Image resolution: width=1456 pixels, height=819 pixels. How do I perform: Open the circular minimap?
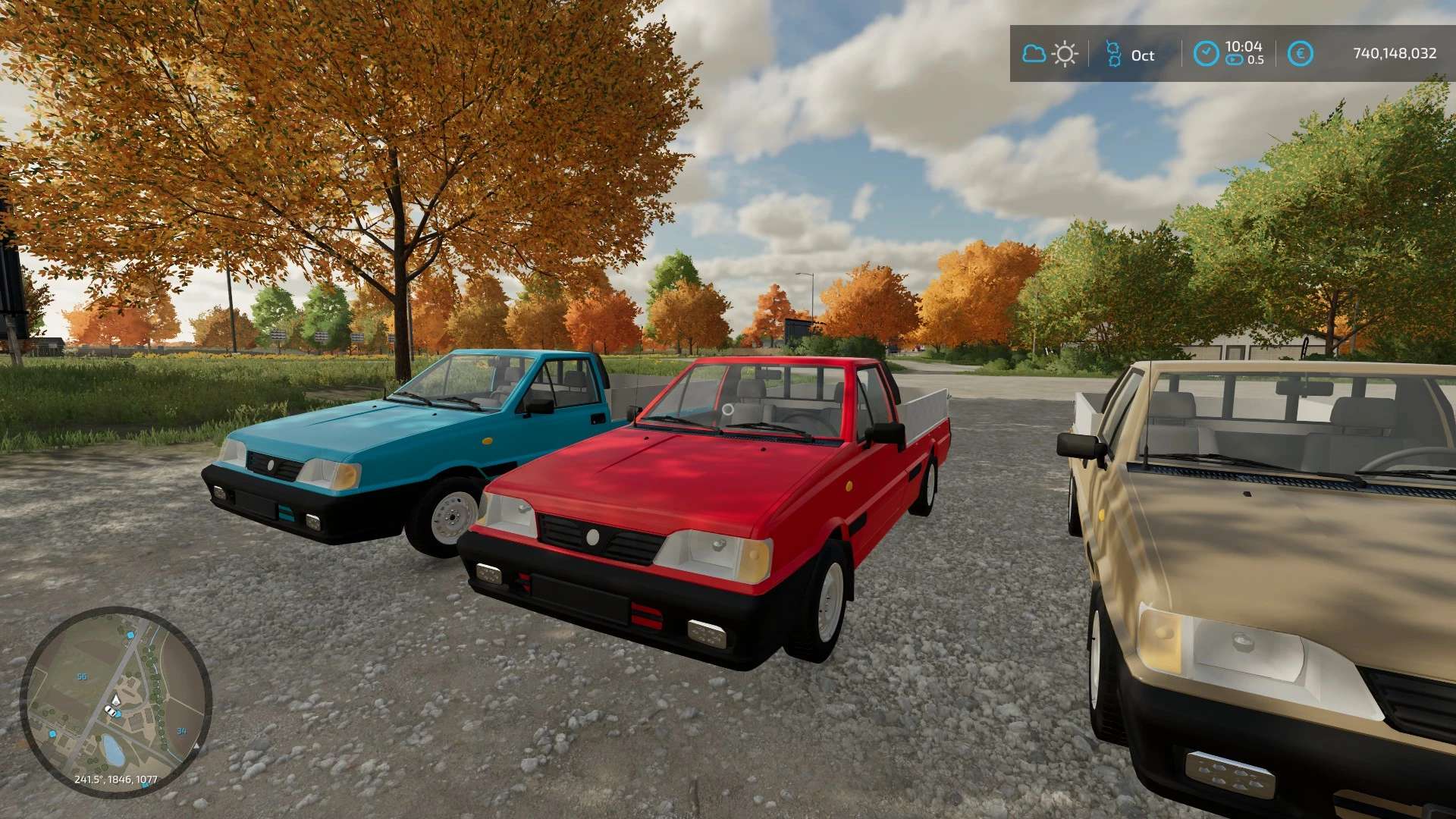(x=115, y=701)
